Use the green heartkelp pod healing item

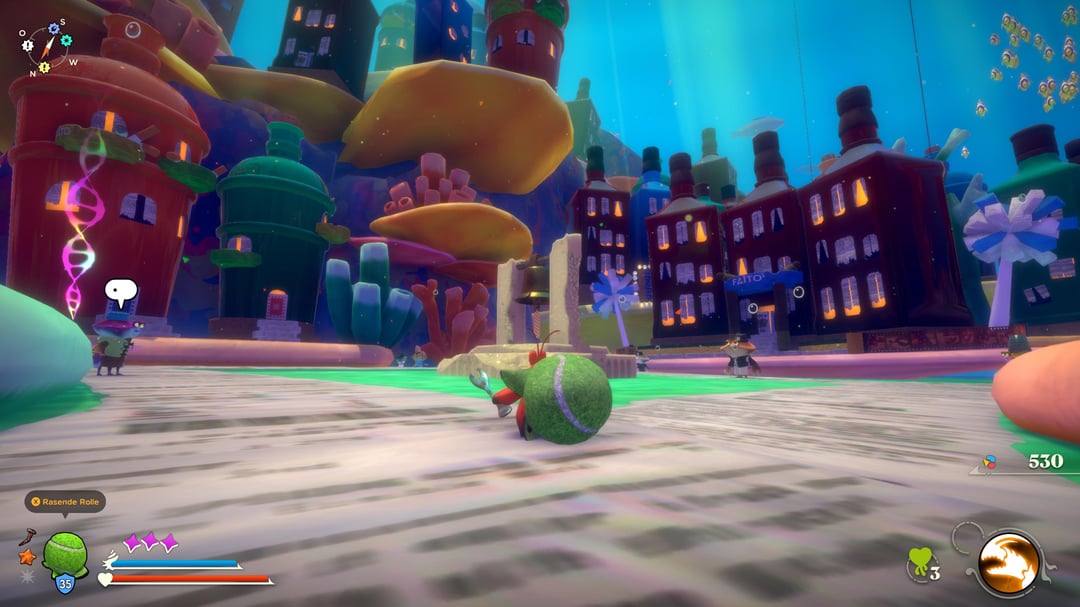tap(920, 562)
